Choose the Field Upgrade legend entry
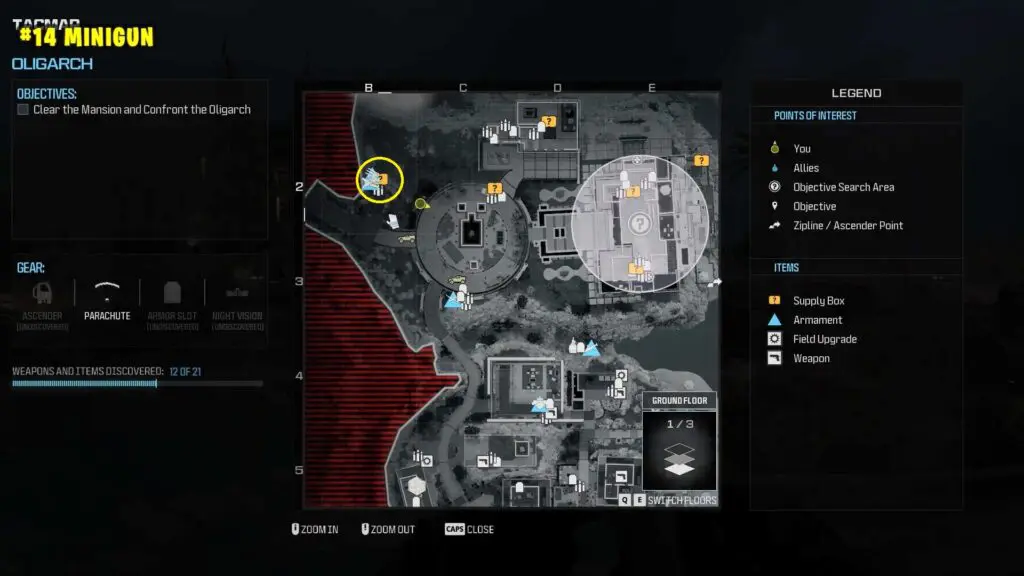This screenshot has height=576, width=1024. point(824,339)
